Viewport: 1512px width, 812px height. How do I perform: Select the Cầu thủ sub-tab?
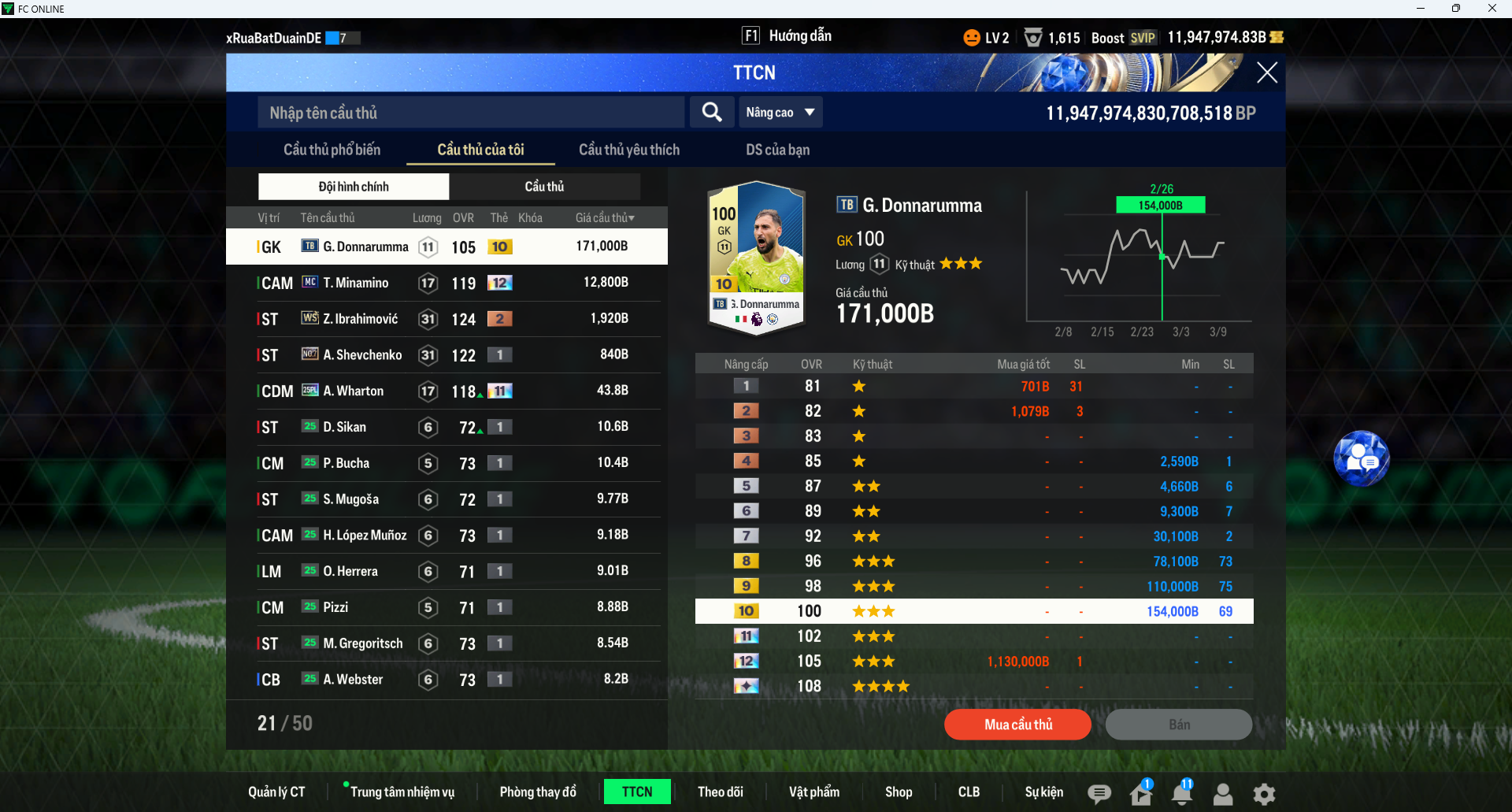click(544, 187)
